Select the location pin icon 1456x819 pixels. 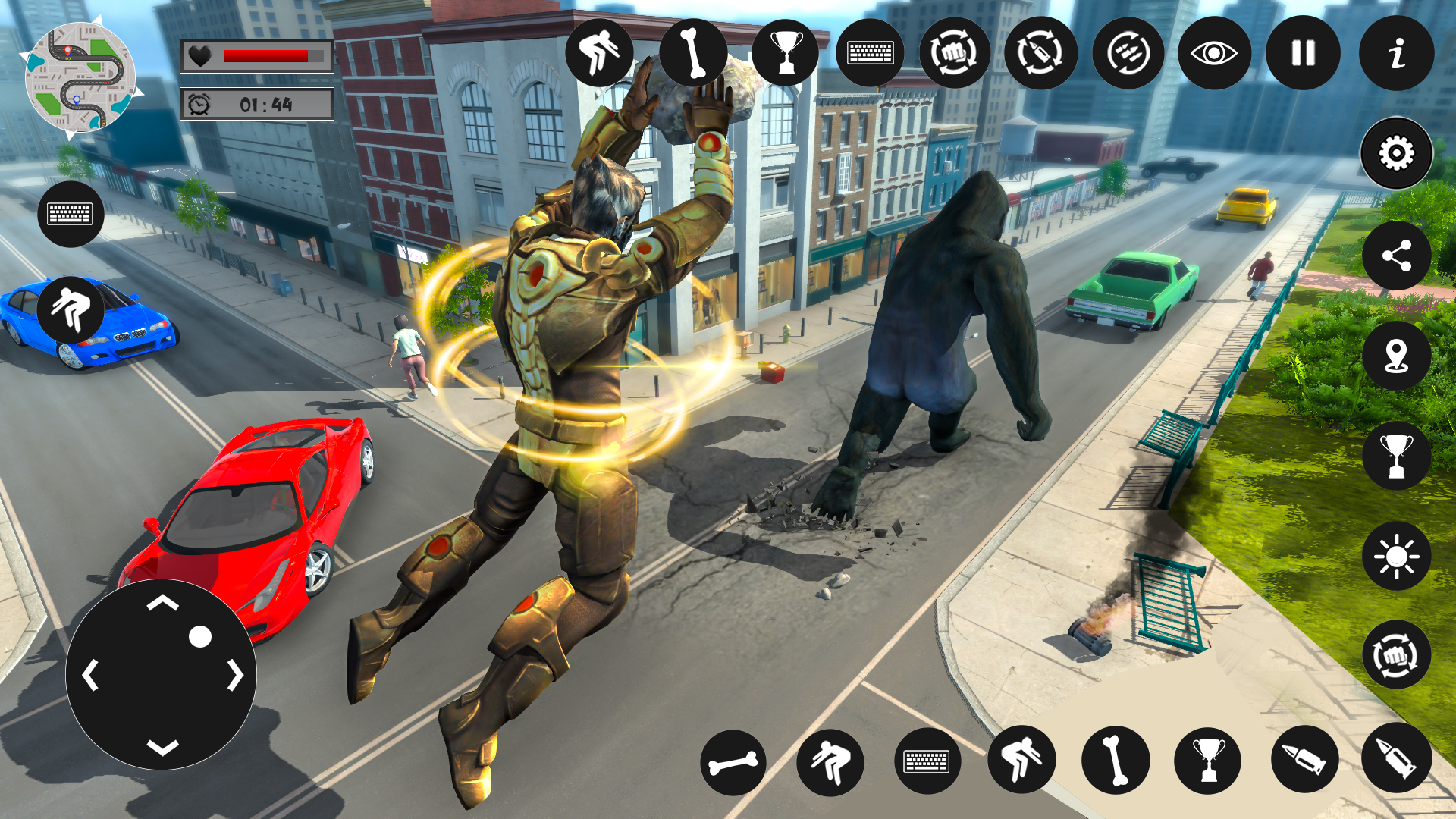[1396, 356]
